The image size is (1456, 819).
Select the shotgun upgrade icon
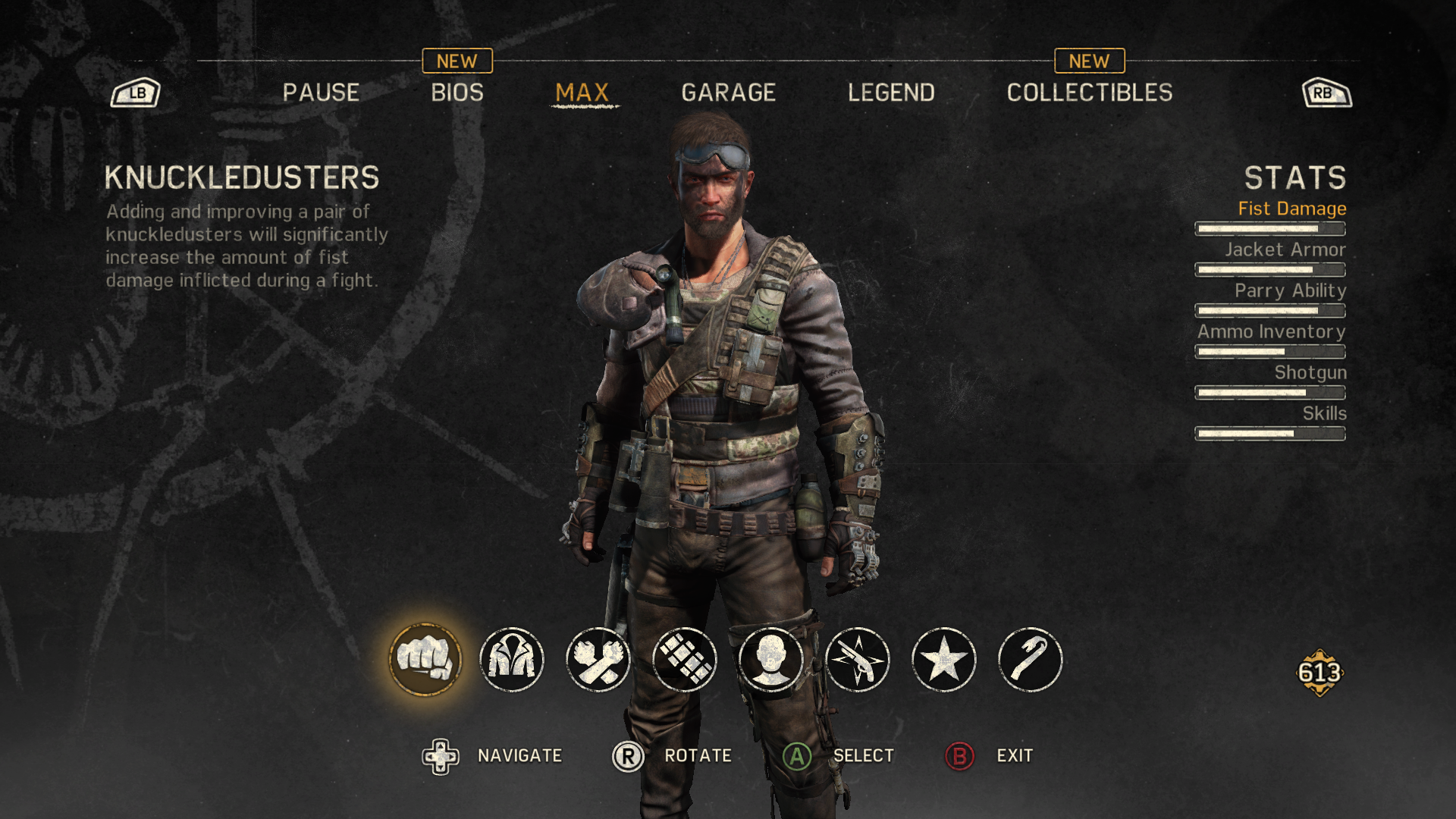point(858,660)
